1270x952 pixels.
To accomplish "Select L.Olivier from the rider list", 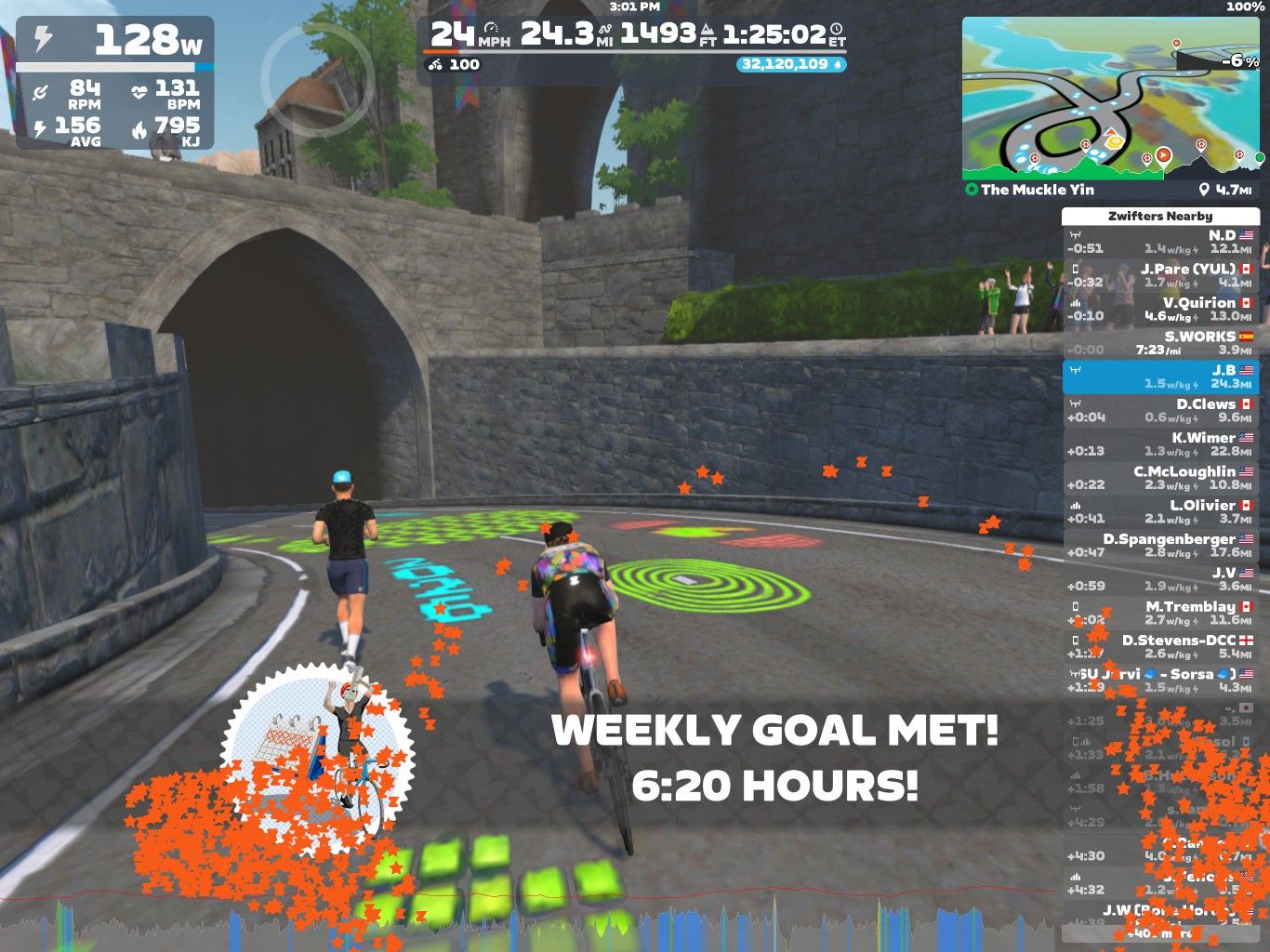I will coord(1160,511).
